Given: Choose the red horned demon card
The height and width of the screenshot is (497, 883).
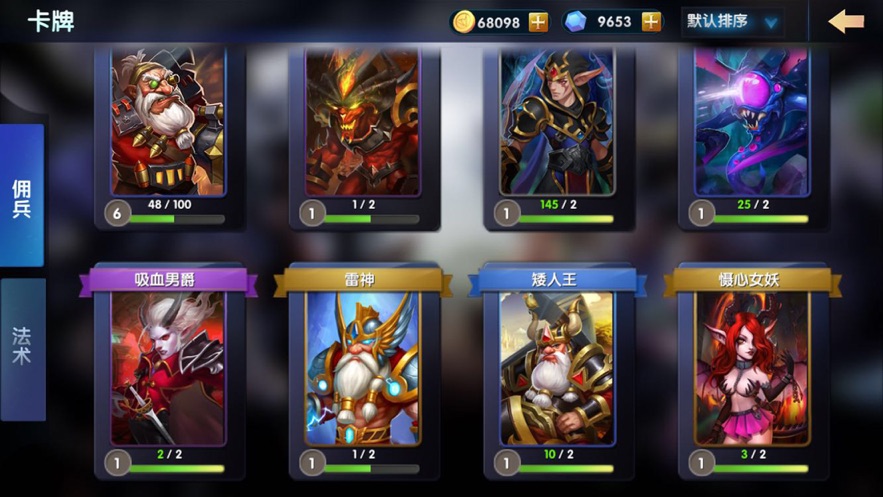Looking at the screenshot, I should point(362,125).
